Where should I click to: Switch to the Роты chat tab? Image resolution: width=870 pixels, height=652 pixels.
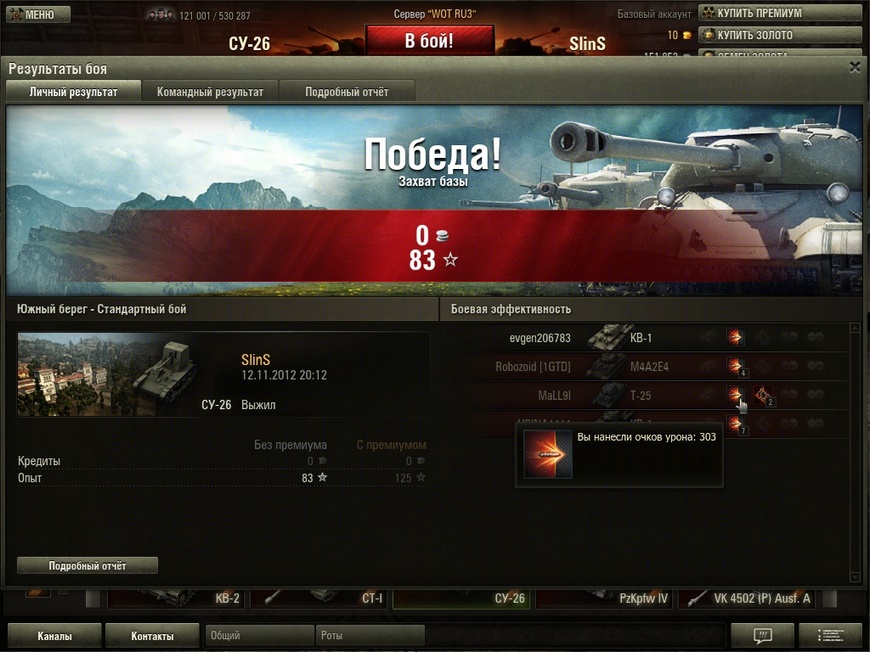click(370, 635)
